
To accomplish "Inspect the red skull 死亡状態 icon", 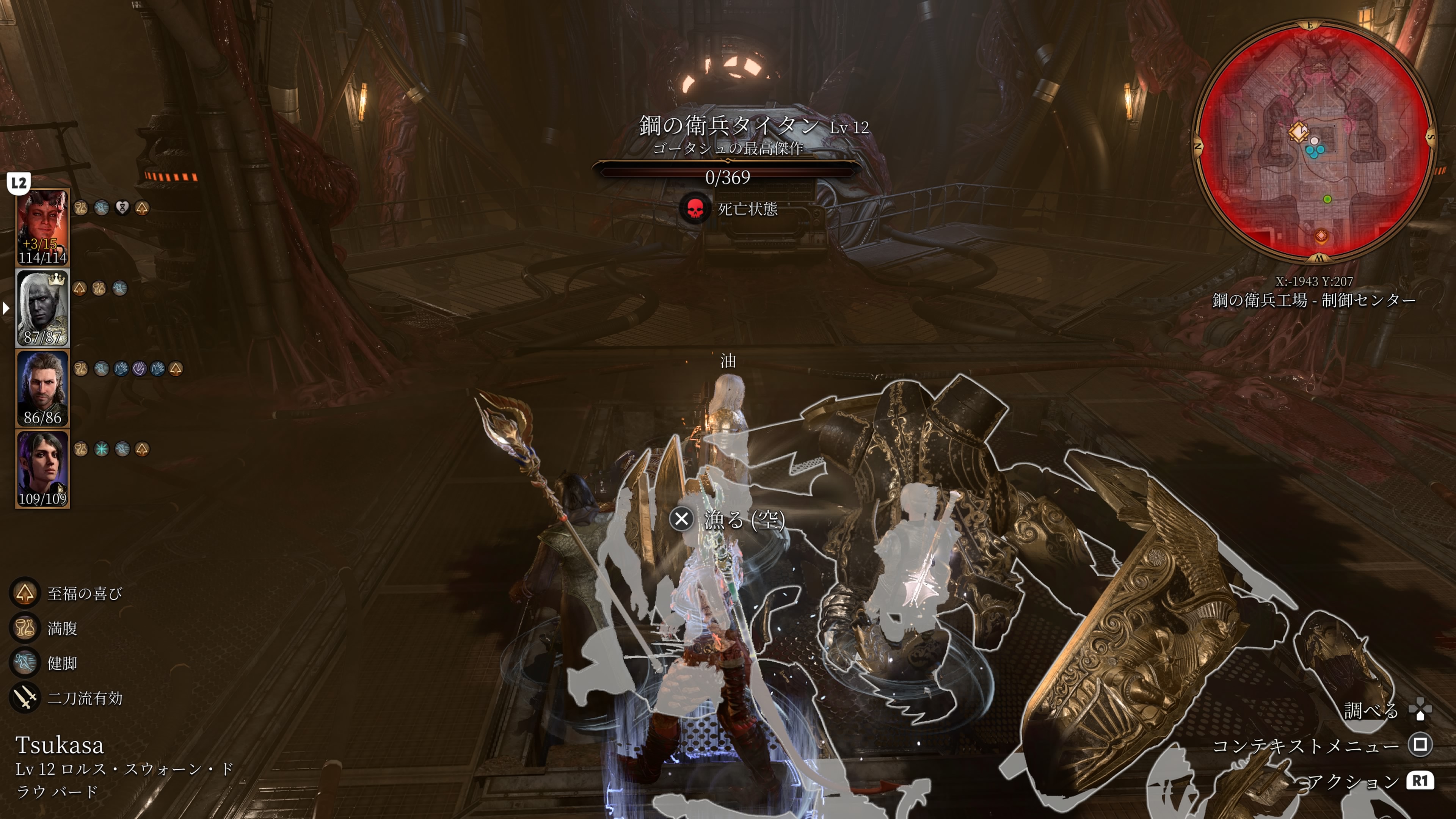I will pyautogui.click(x=695, y=209).
